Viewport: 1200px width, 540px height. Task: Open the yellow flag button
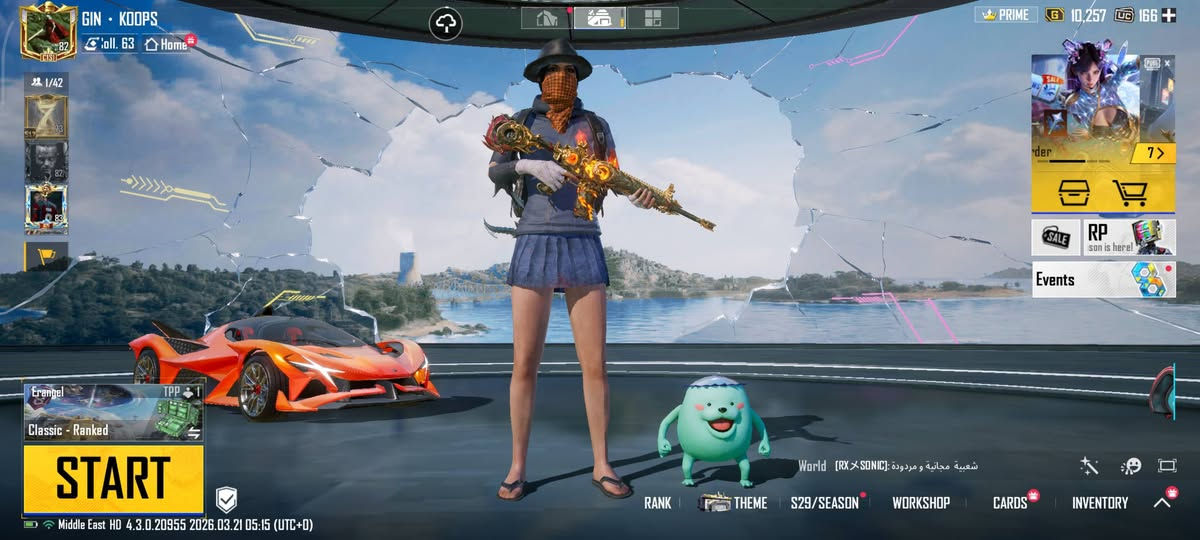(46, 256)
